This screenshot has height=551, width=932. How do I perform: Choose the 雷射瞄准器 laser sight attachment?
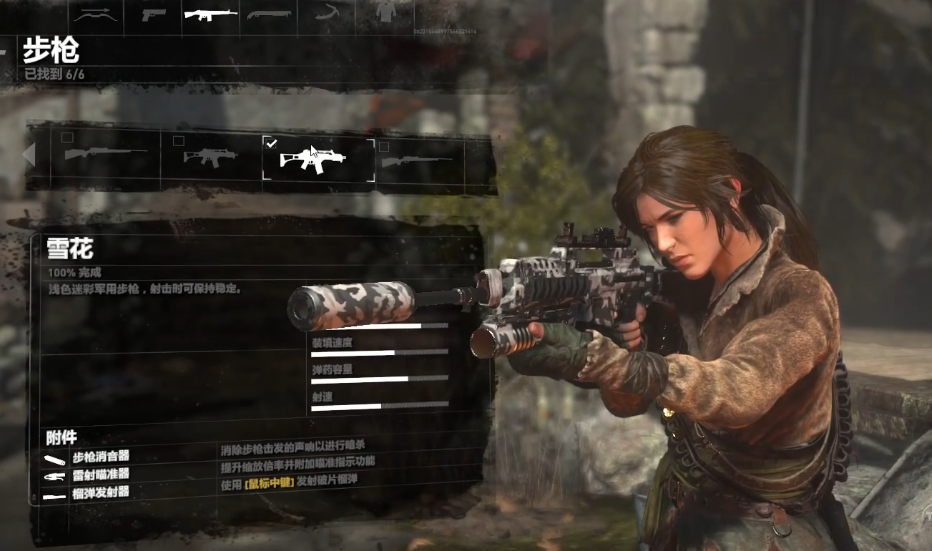click(100, 474)
